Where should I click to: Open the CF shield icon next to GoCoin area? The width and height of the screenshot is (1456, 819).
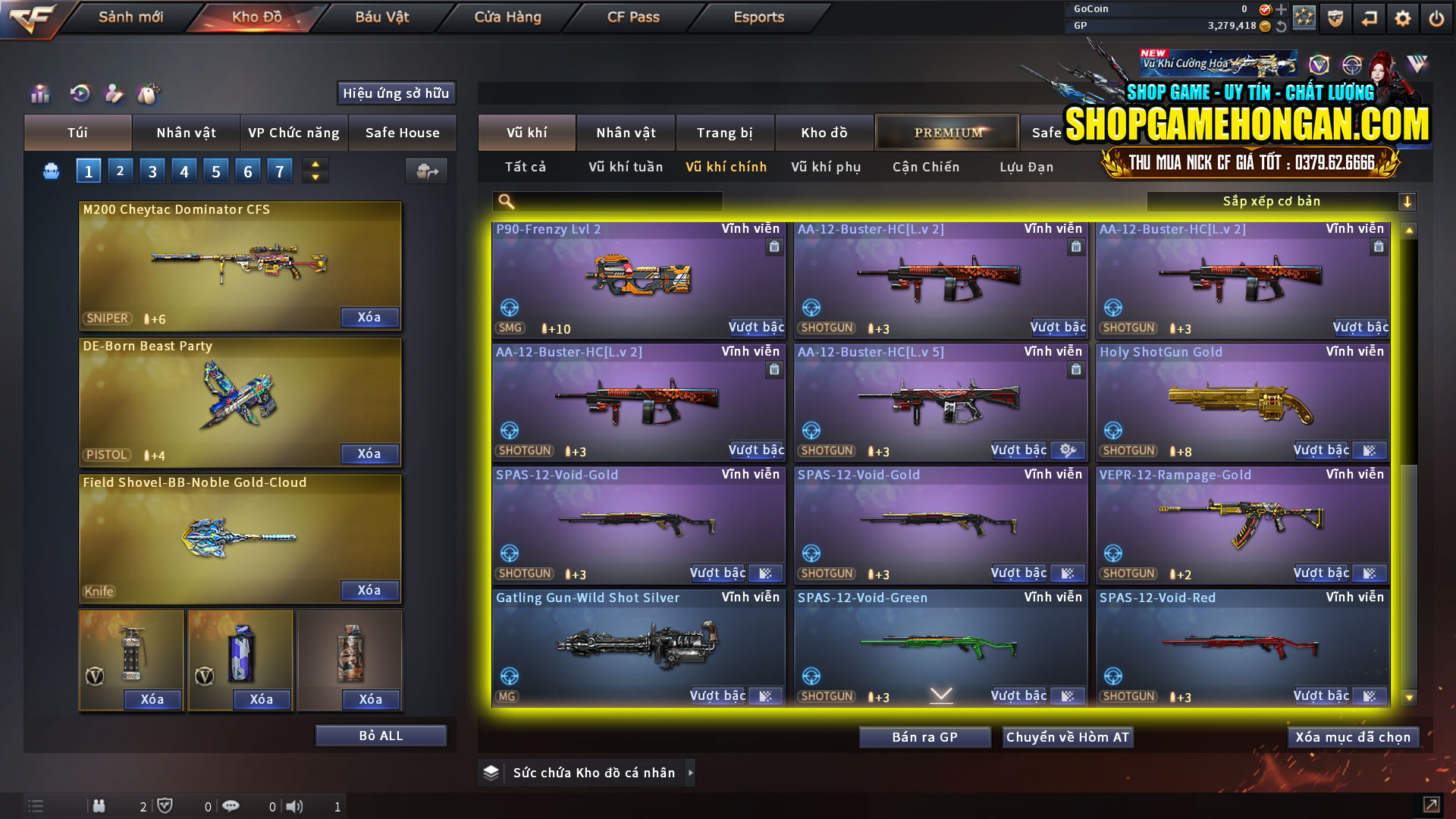1336,17
